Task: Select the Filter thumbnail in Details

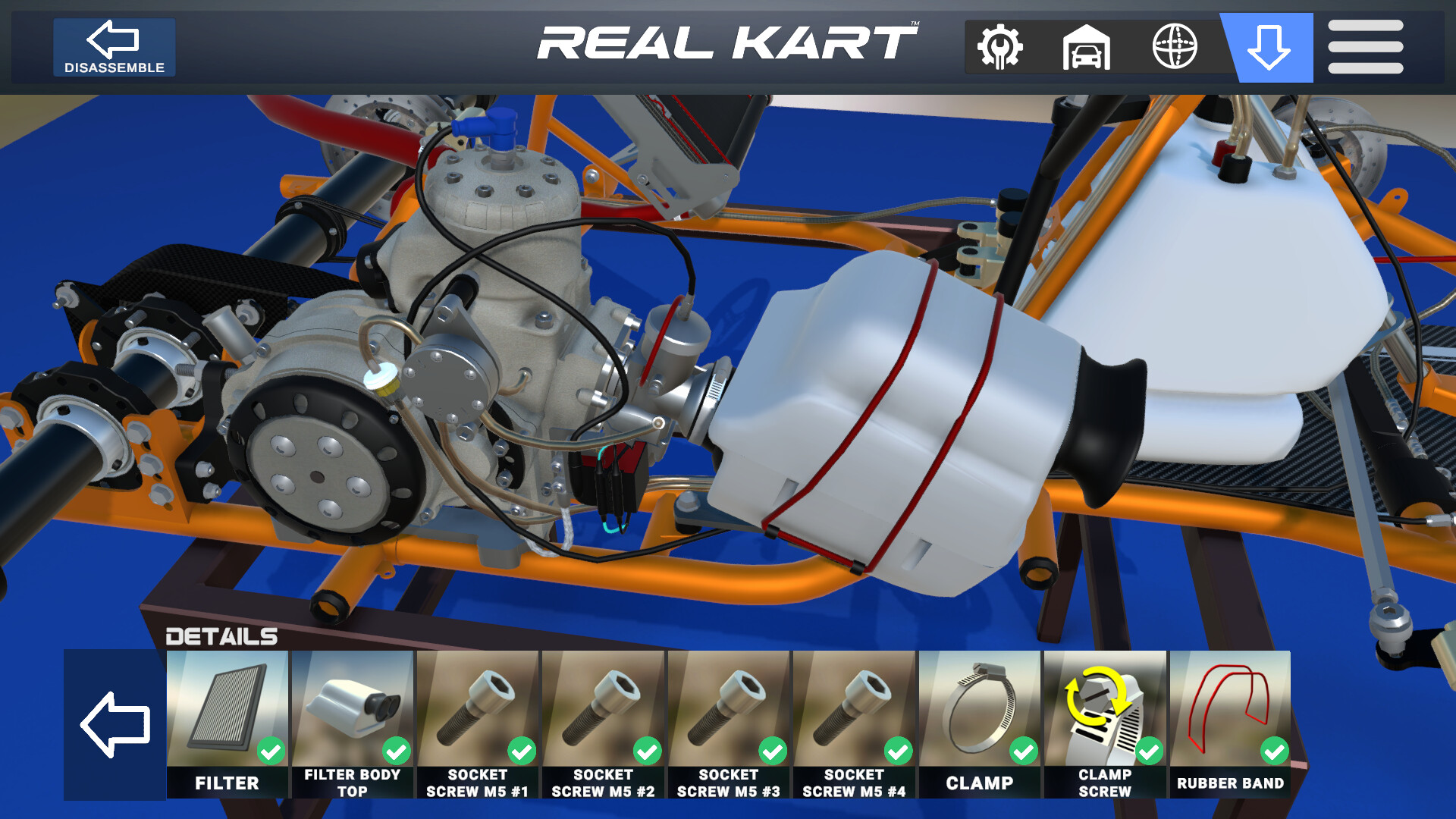Action: [x=227, y=709]
